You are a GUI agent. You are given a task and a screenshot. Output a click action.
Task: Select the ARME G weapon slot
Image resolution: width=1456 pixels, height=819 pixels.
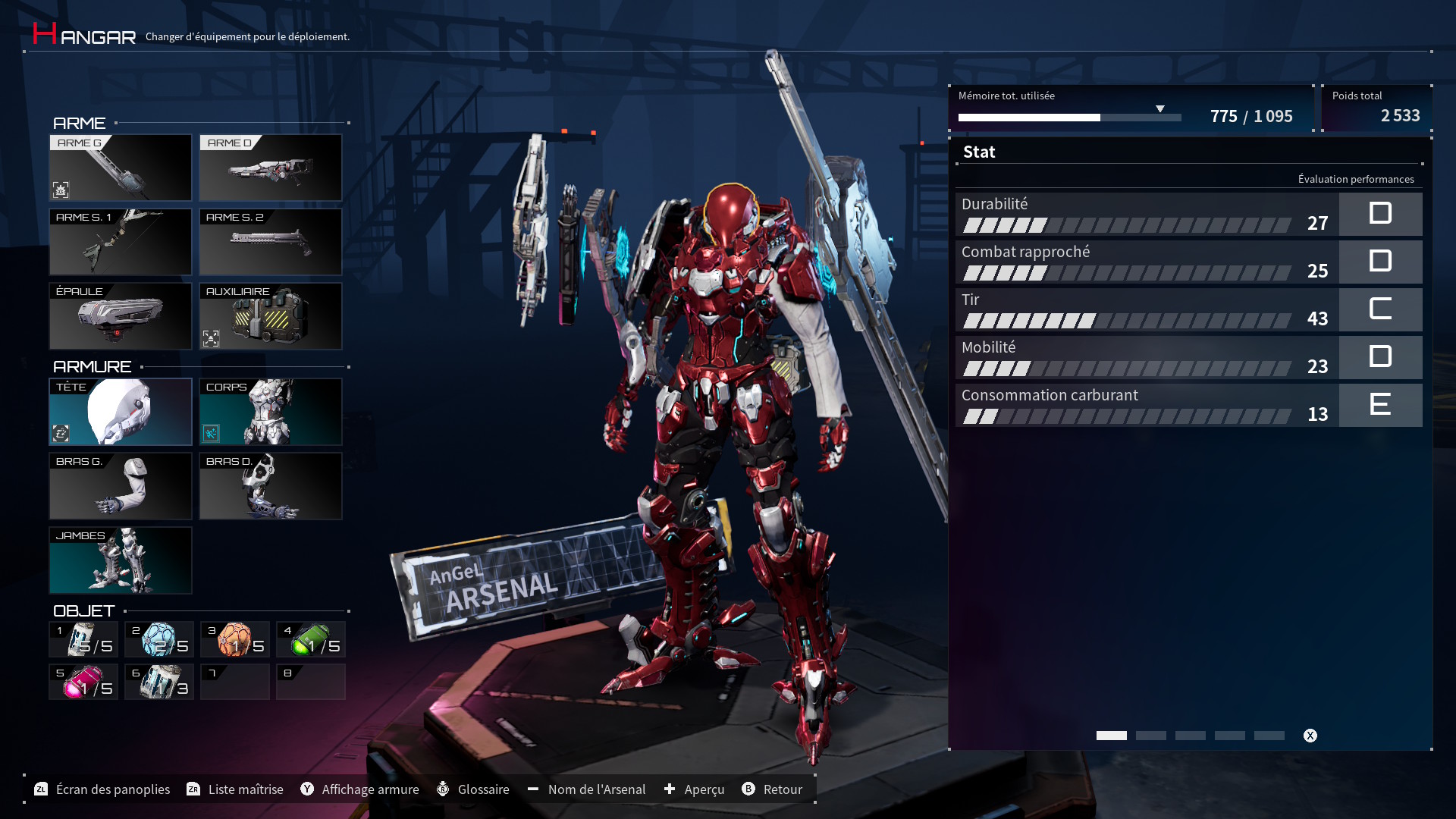click(121, 168)
